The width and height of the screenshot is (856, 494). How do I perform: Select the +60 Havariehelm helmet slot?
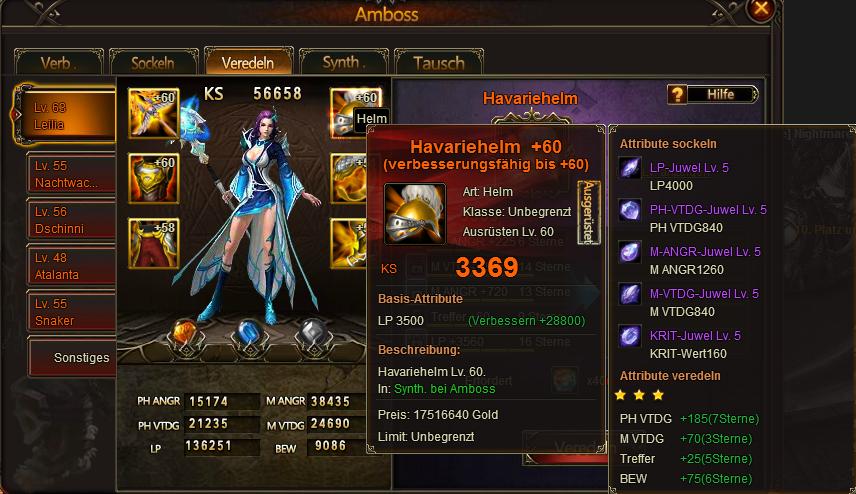354,113
